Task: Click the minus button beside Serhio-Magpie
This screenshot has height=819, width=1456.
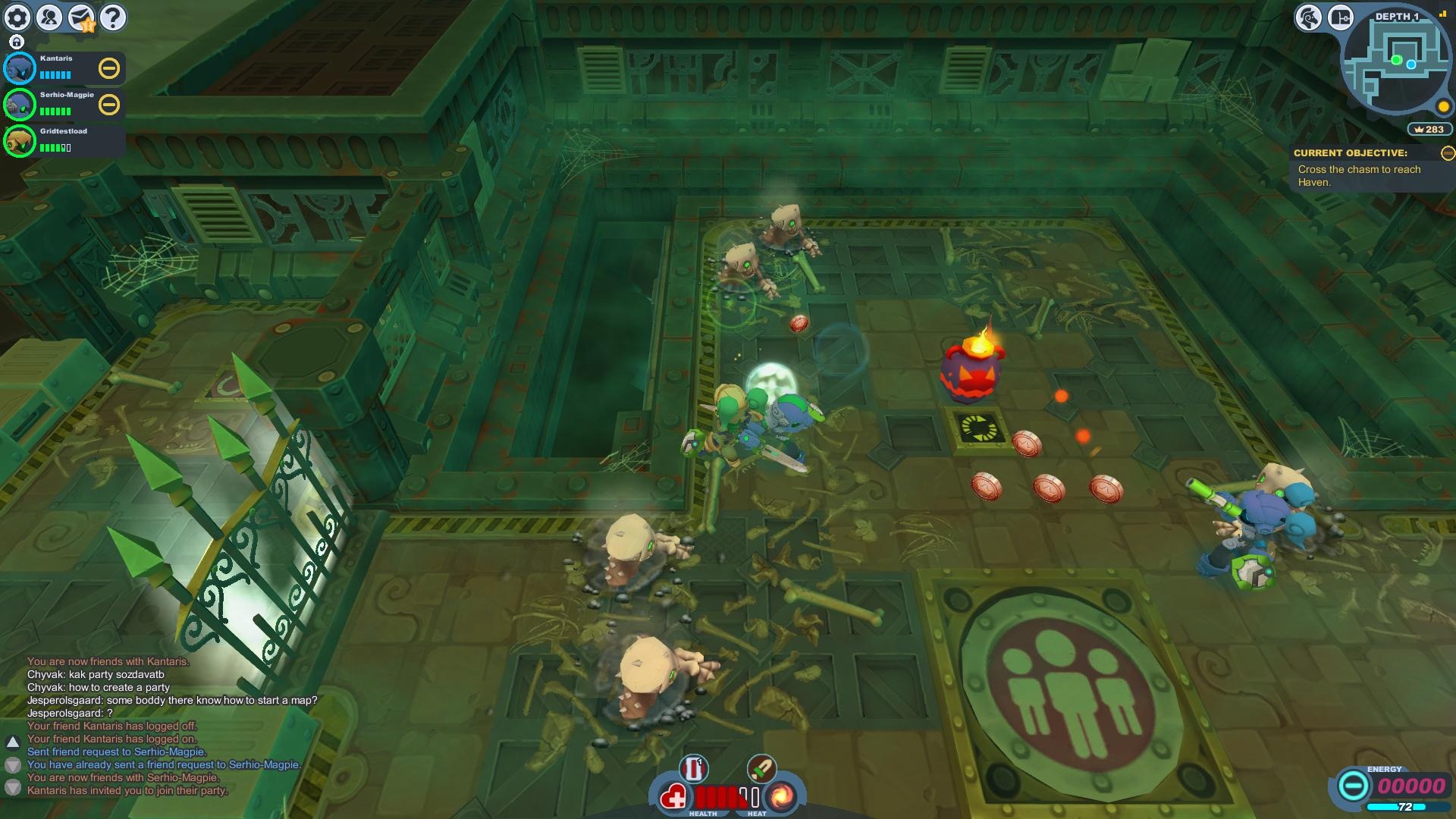Action: click(x=109, y=105)
